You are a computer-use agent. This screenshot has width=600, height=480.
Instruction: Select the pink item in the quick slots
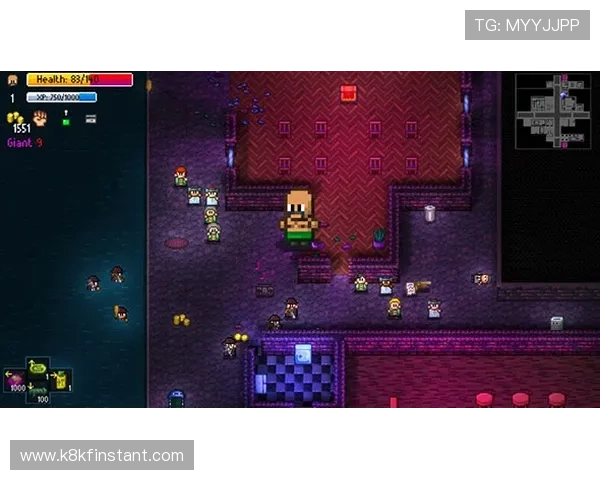pos(16,380)
